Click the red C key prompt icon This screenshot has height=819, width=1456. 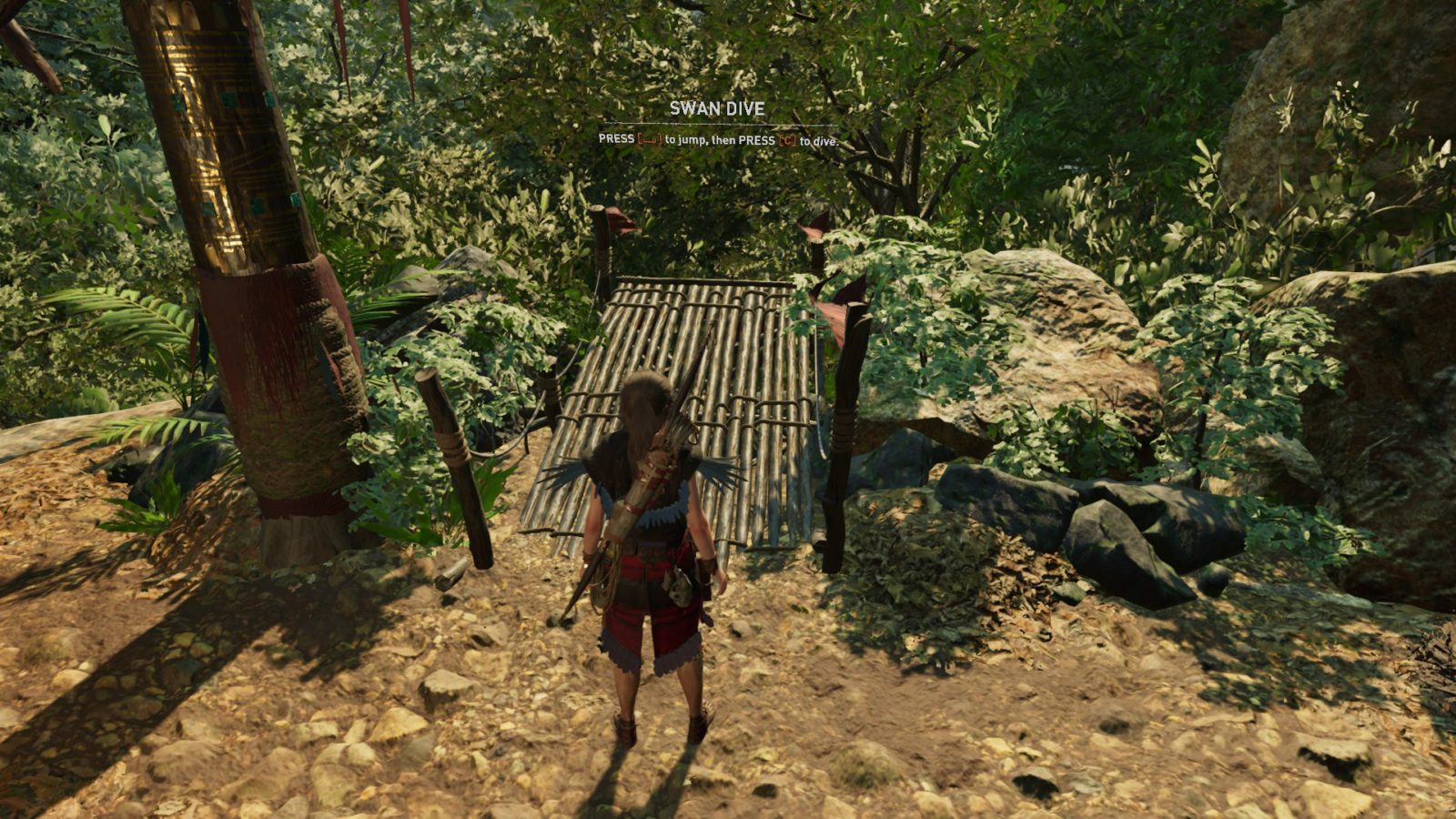click(x=787, y=139)
